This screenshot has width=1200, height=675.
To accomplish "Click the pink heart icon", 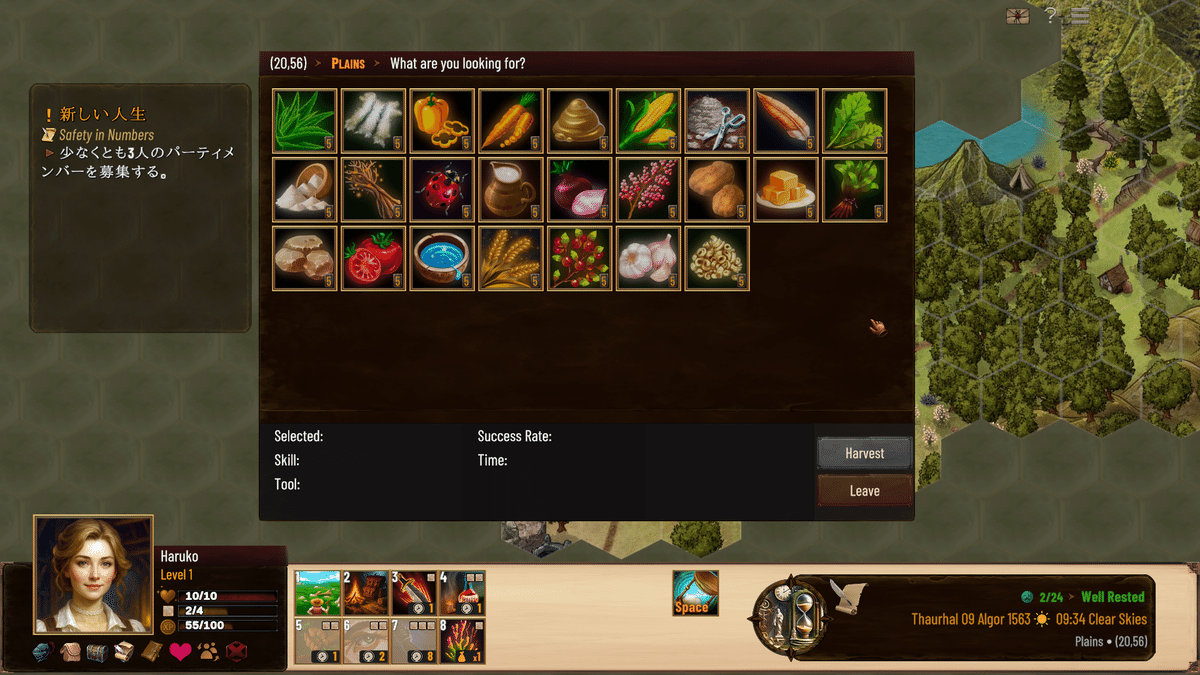I will (180, 652).
